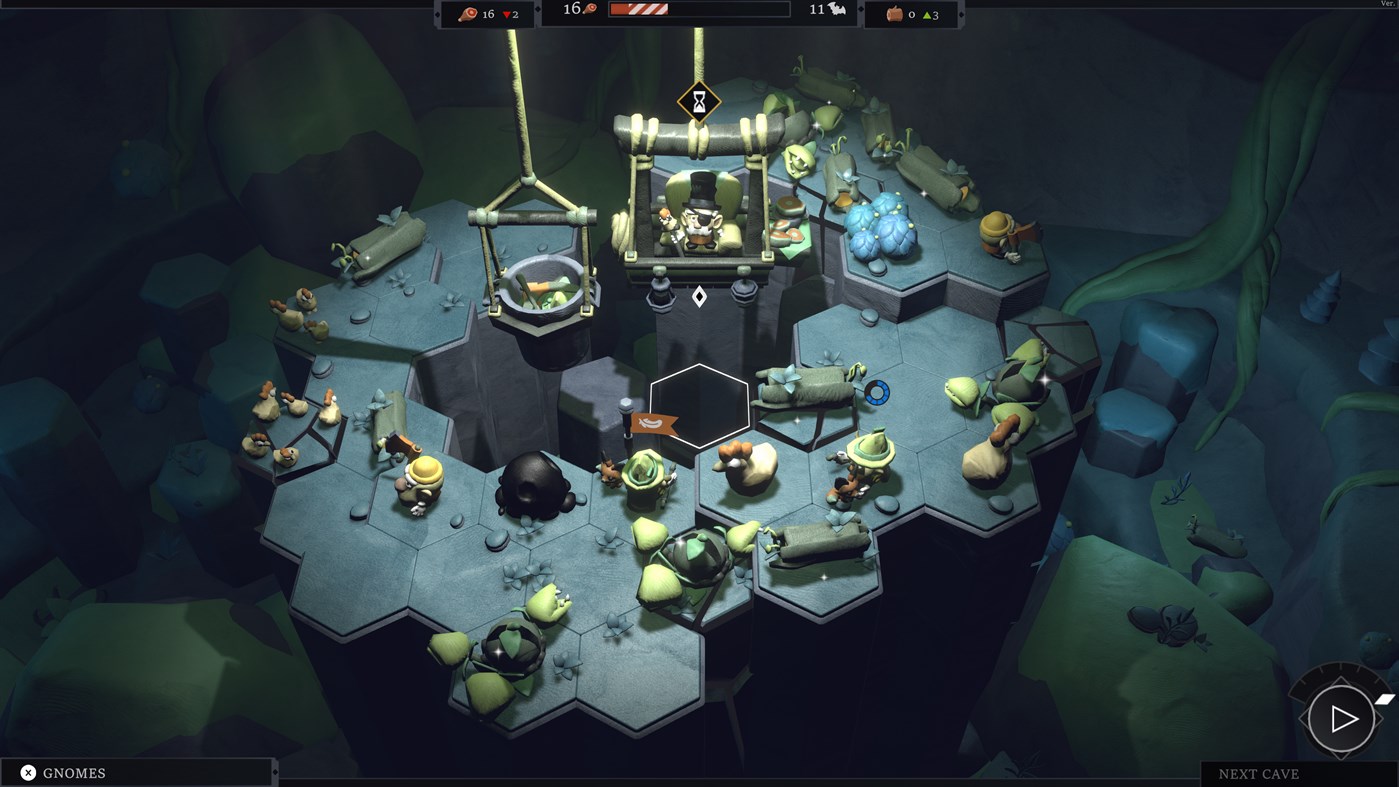Click the X icon next to the GNOMES label
Viewport: 1399px width, 787px height.
[x=29, y=771]
